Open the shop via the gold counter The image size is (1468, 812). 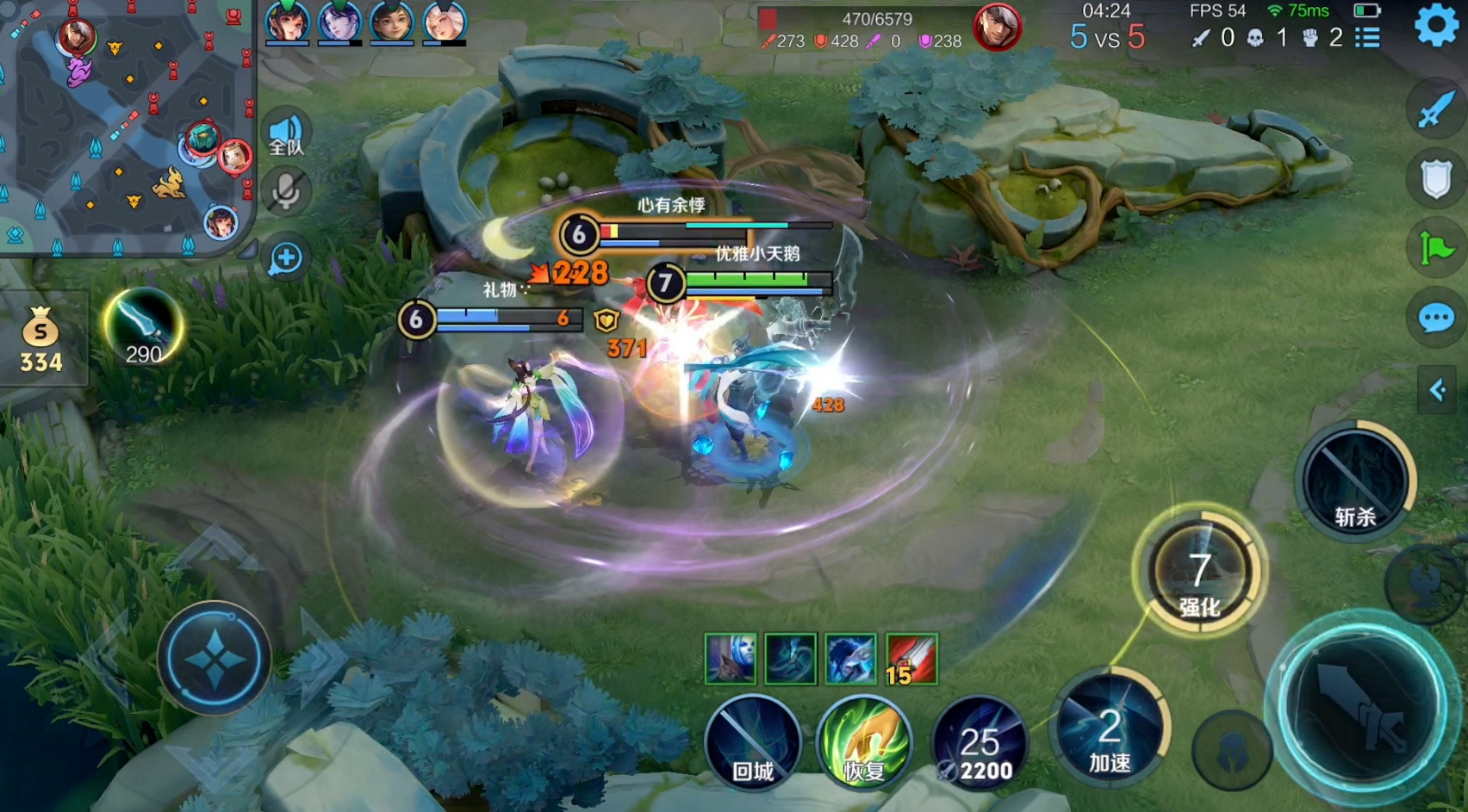point(40,340)
